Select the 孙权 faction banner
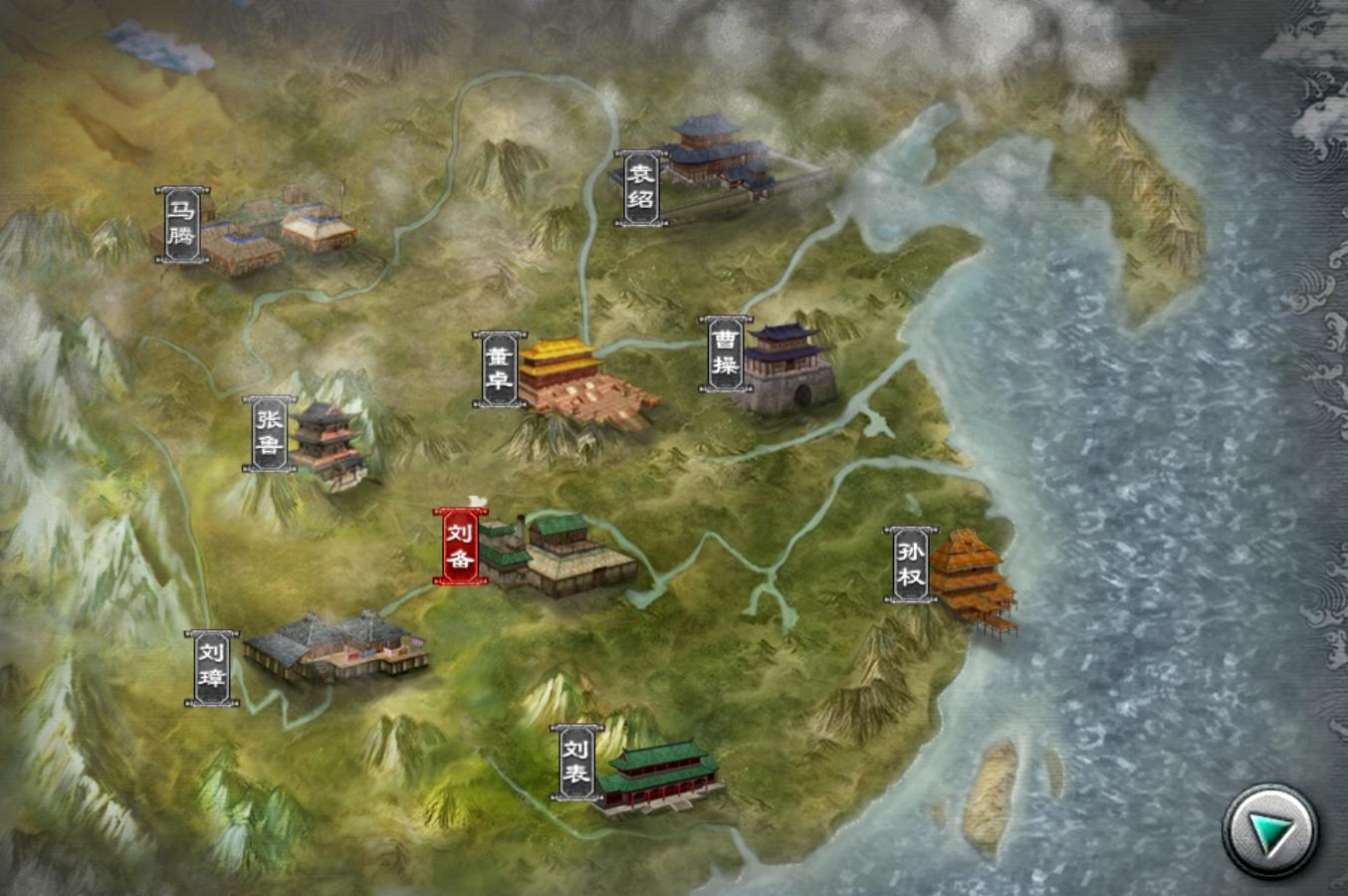Viewport: 1348px width, 896px height. coord(911,564)
